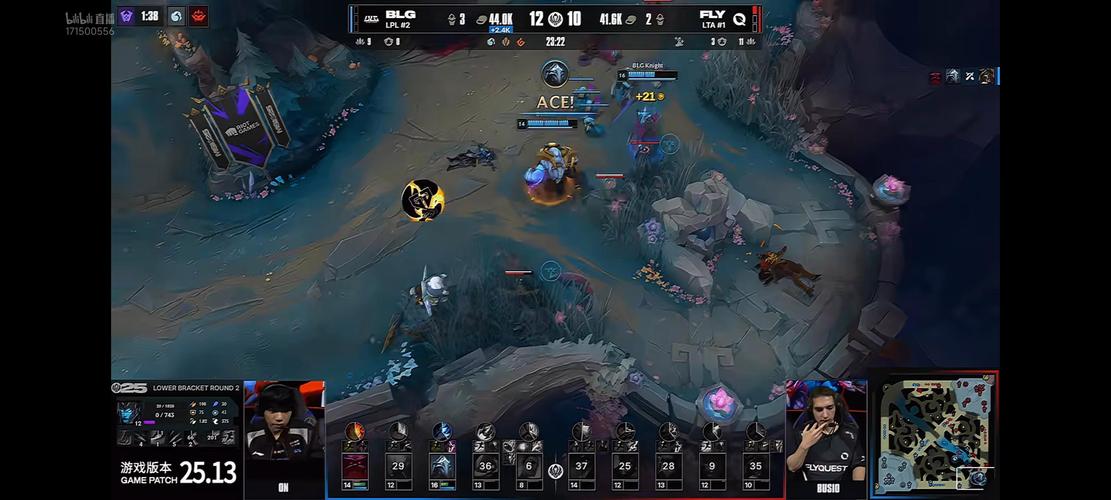Click the purple objective timer icon showing 1:38

pyautogui.click(x=127, y=16)
